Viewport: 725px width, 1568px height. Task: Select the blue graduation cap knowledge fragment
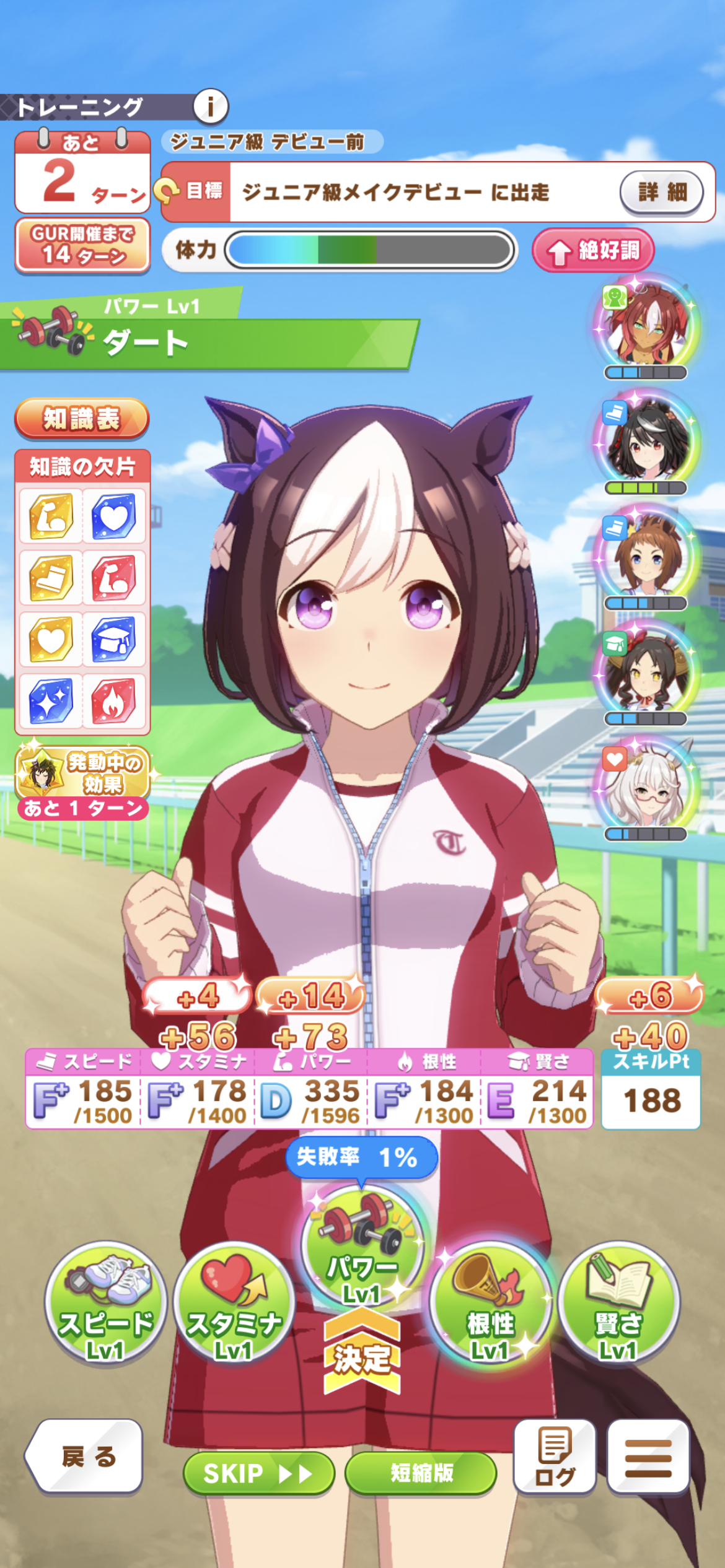pos(114,639)
